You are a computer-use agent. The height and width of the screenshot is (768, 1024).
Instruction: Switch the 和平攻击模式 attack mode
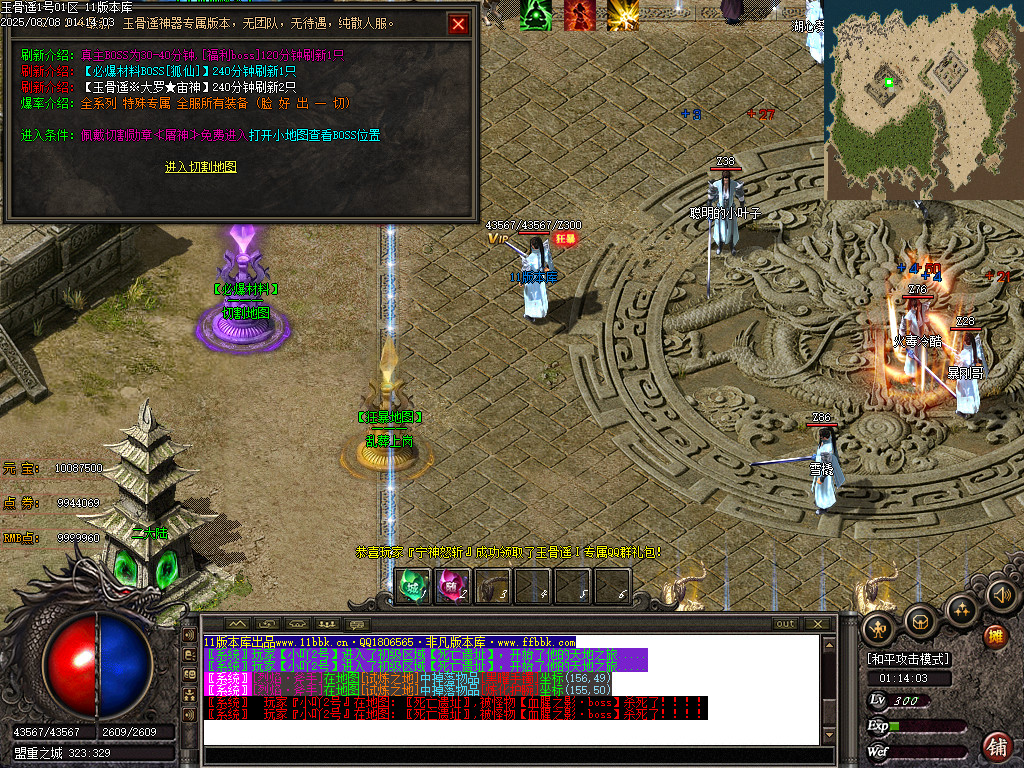908,659
